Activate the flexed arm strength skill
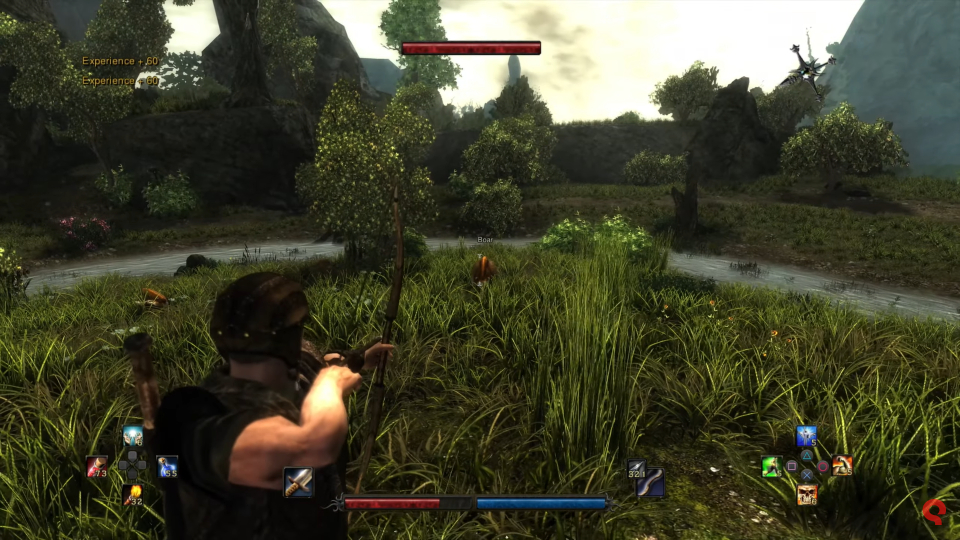The image size is (960, 540). pyautogui.click(x=842, y=465)
